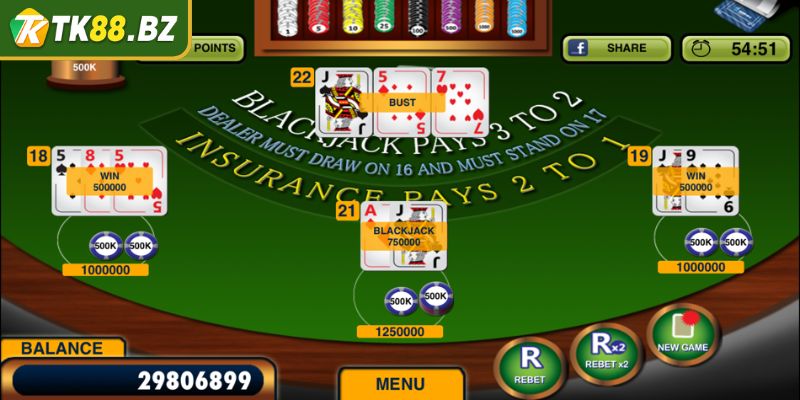800x400 pixels.
Task: Open the POINTS button
Action: tap(213, 47)
